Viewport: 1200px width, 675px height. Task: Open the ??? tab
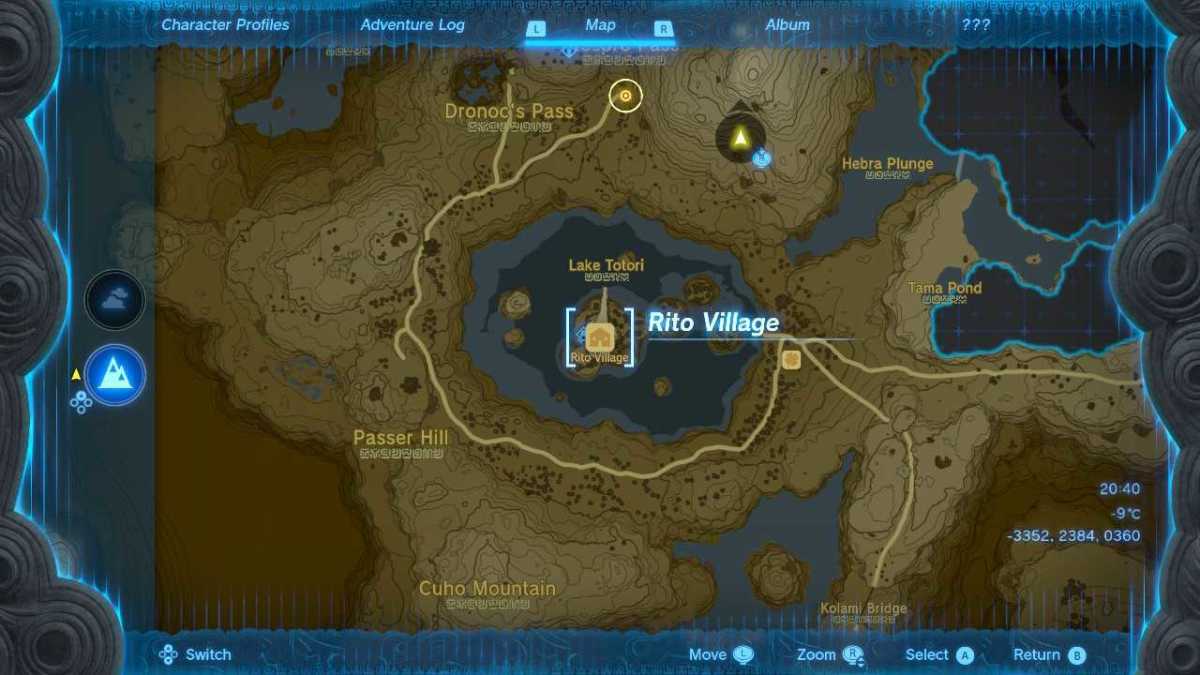976,25
